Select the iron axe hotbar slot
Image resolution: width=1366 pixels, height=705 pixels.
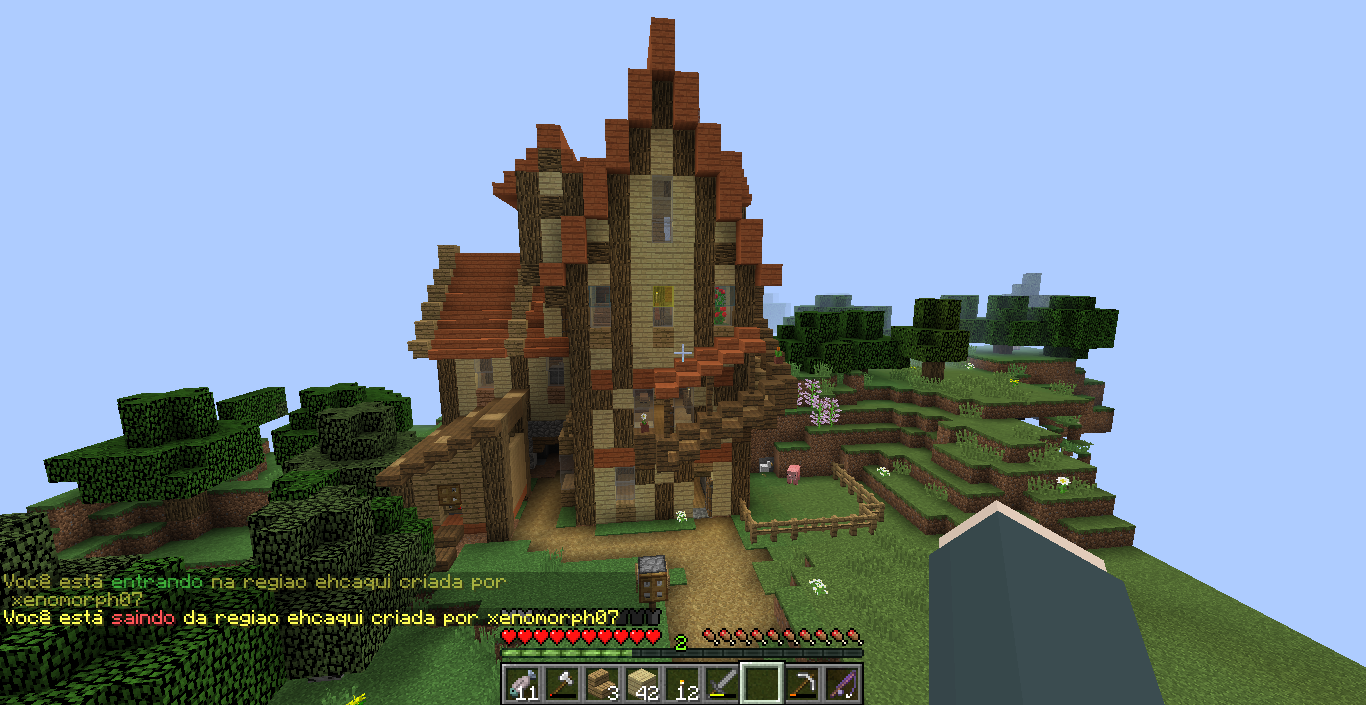pos(560,683)
